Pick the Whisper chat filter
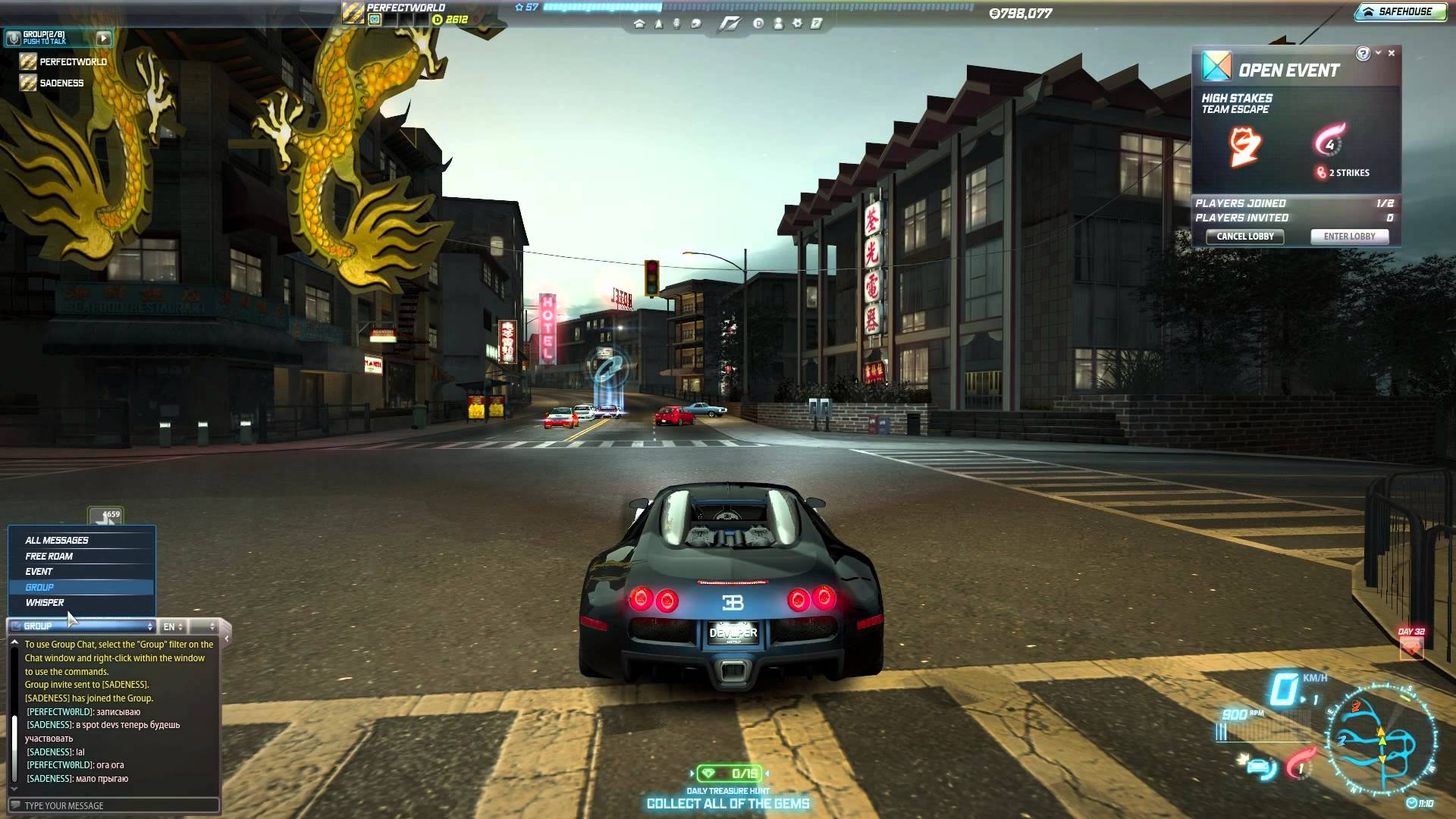 (45, 603)
